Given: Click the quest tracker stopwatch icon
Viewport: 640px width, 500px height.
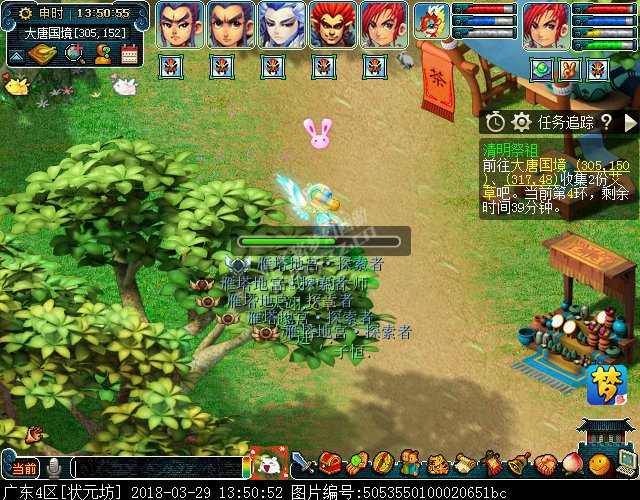Looking at the screenshot, I should [495, 122].
